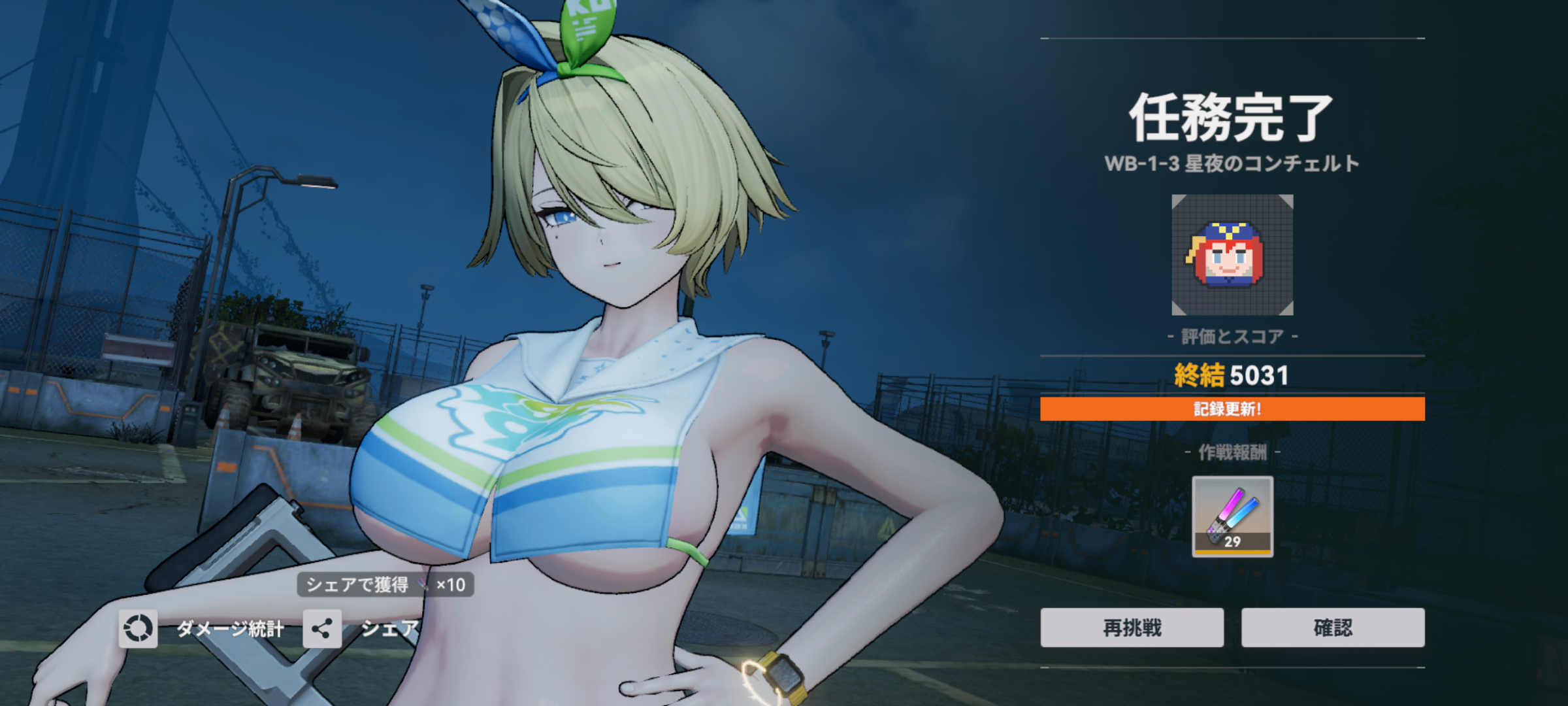This screenshot has width=1568, height=706.
Task: Click the 再挑戦 retry button
Action: [x=1132, y=628]
